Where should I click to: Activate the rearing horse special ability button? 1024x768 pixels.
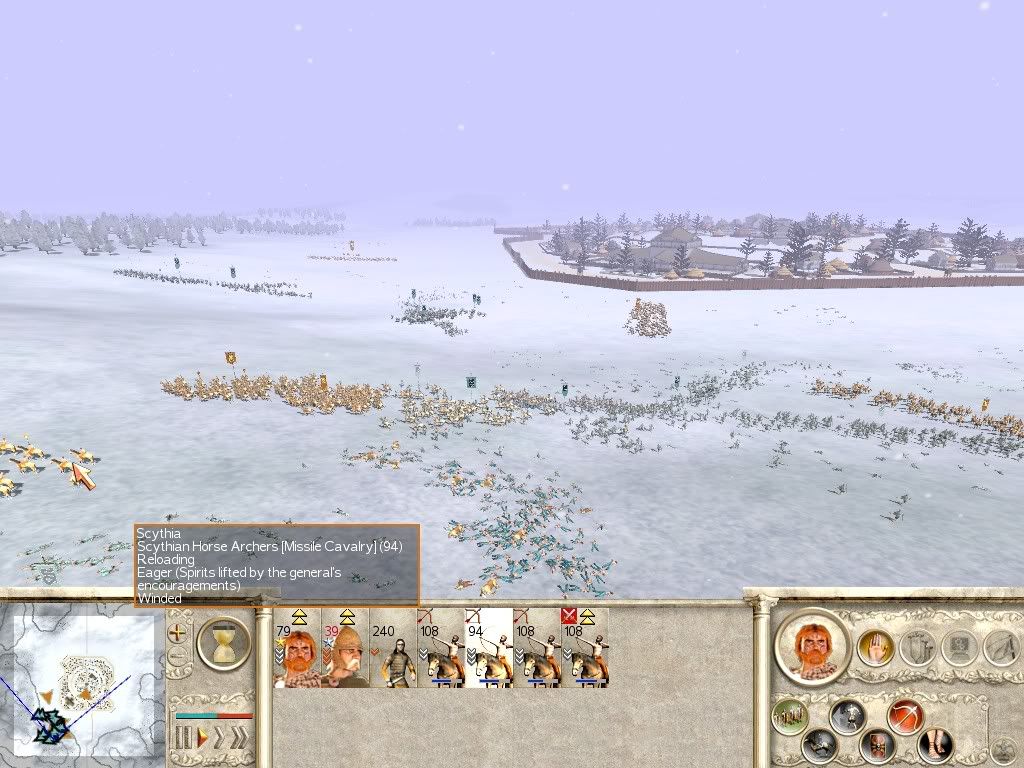click(x=820, y=745)
